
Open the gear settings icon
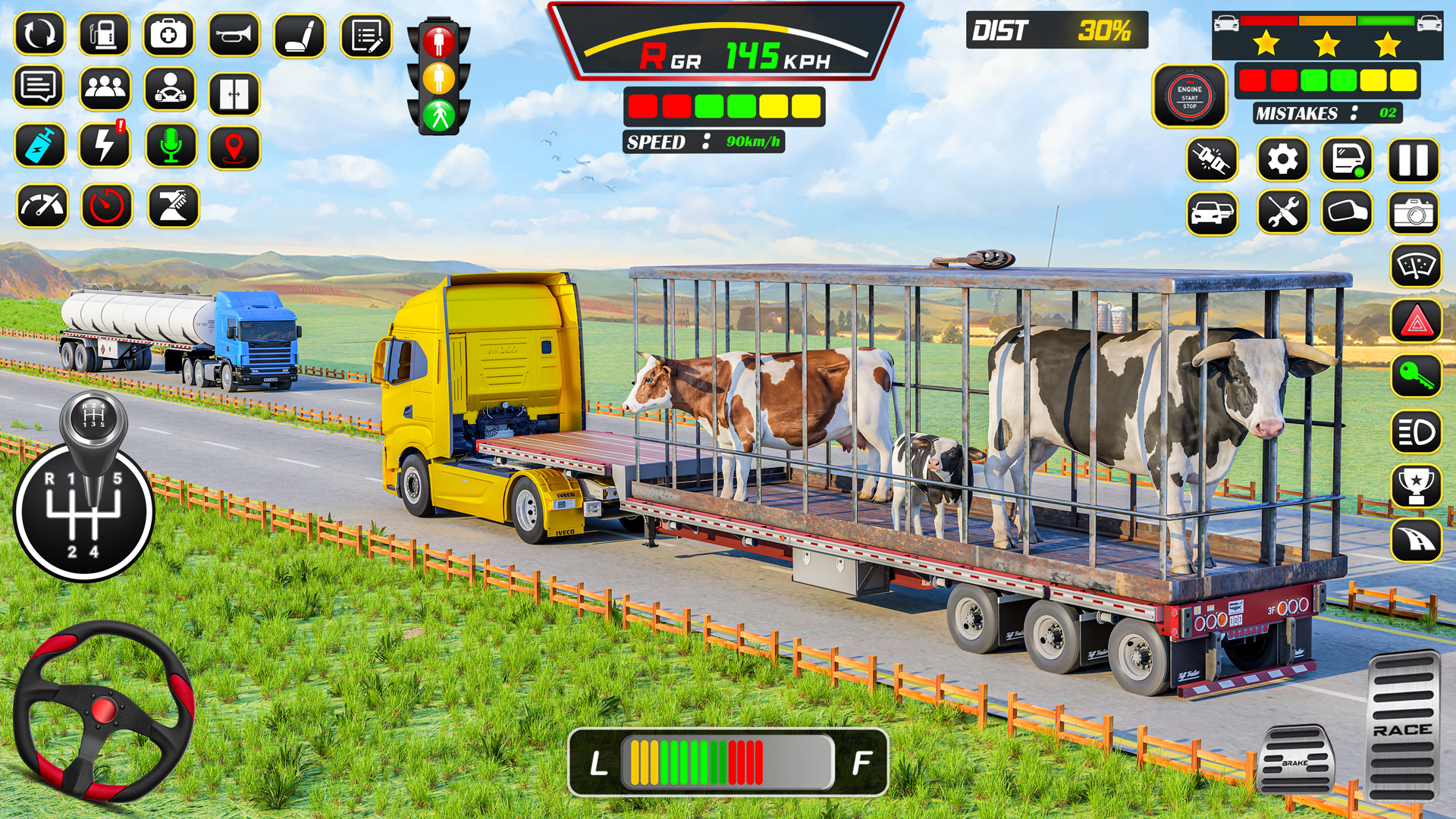[x=1282, y=160]
